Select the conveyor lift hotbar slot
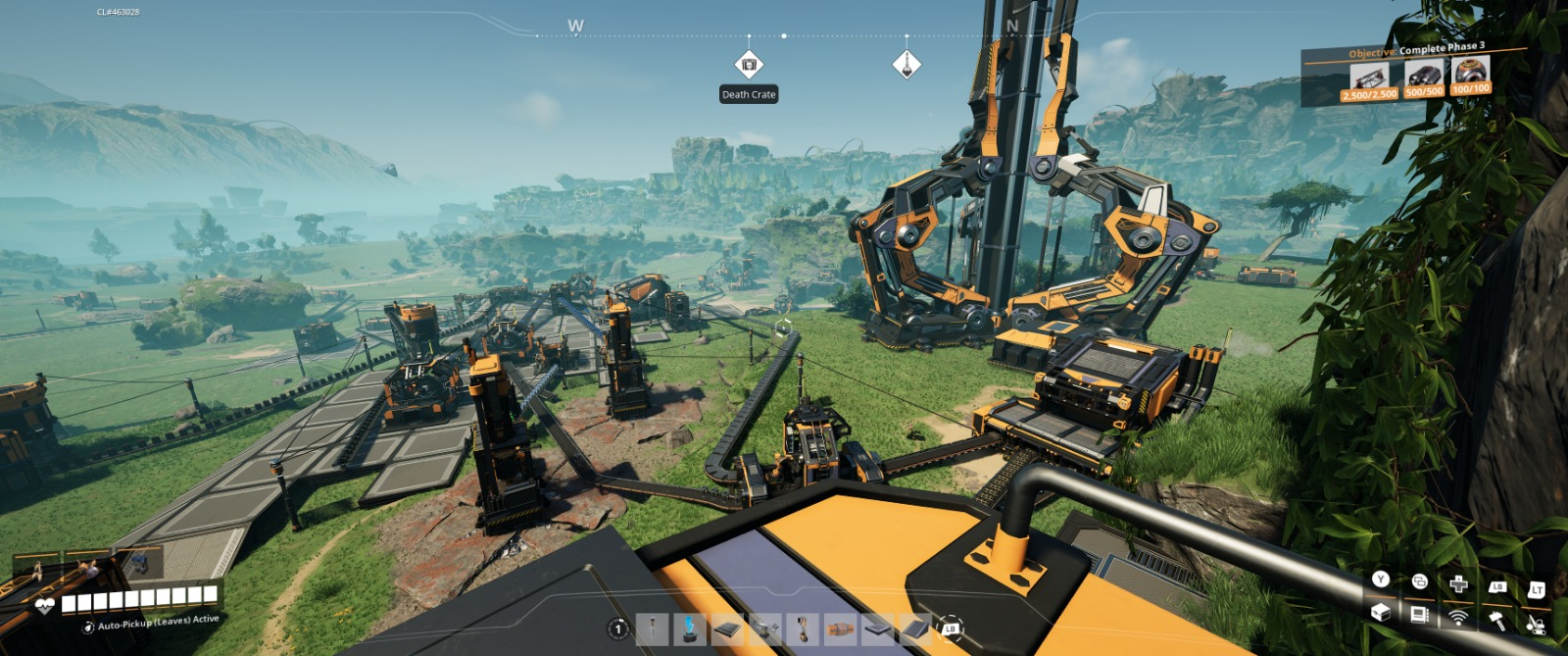The height and width of the screenshot is (656, 1568). (x=803, y=629)
